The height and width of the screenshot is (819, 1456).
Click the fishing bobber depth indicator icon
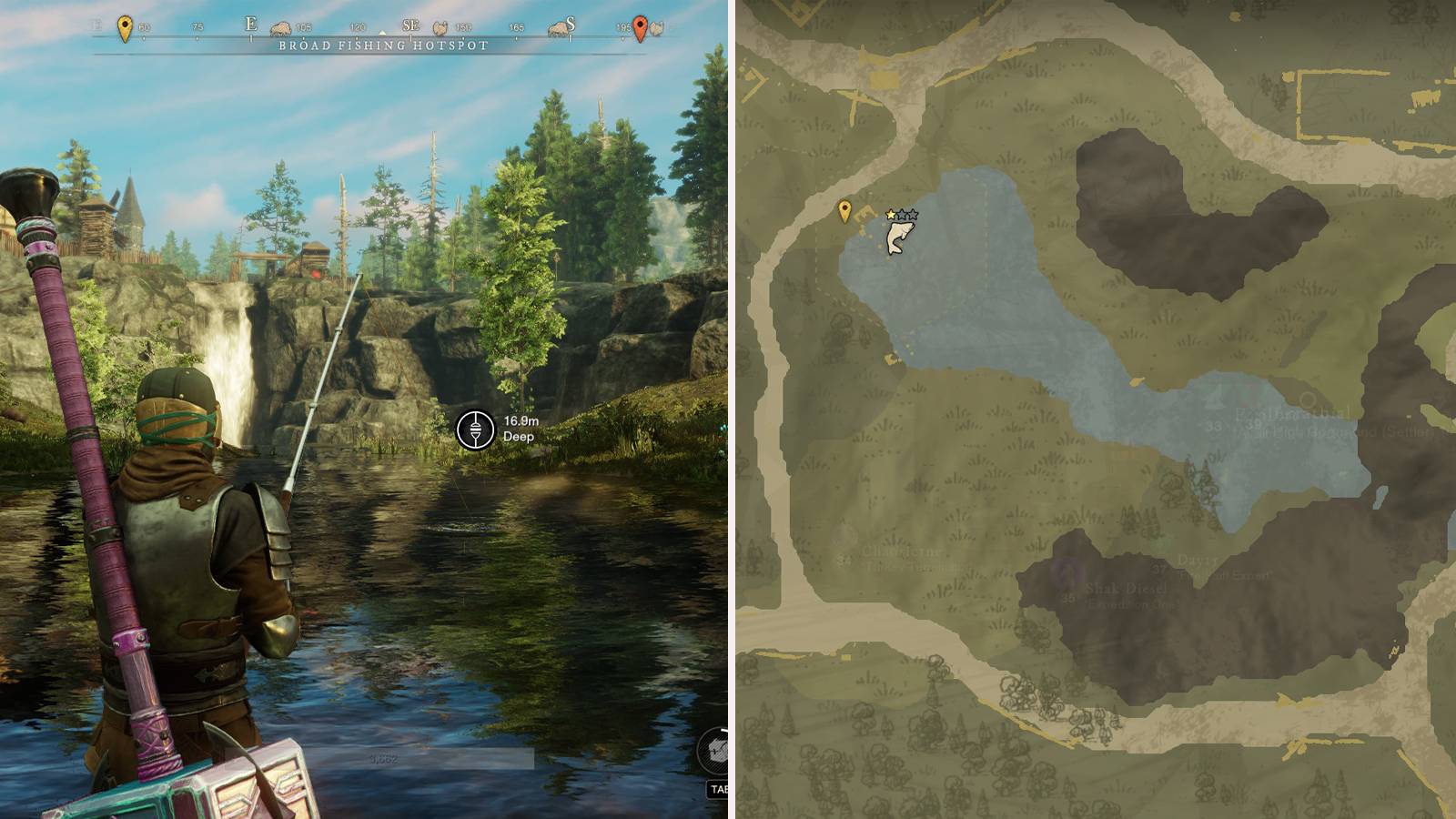(474, 429)
